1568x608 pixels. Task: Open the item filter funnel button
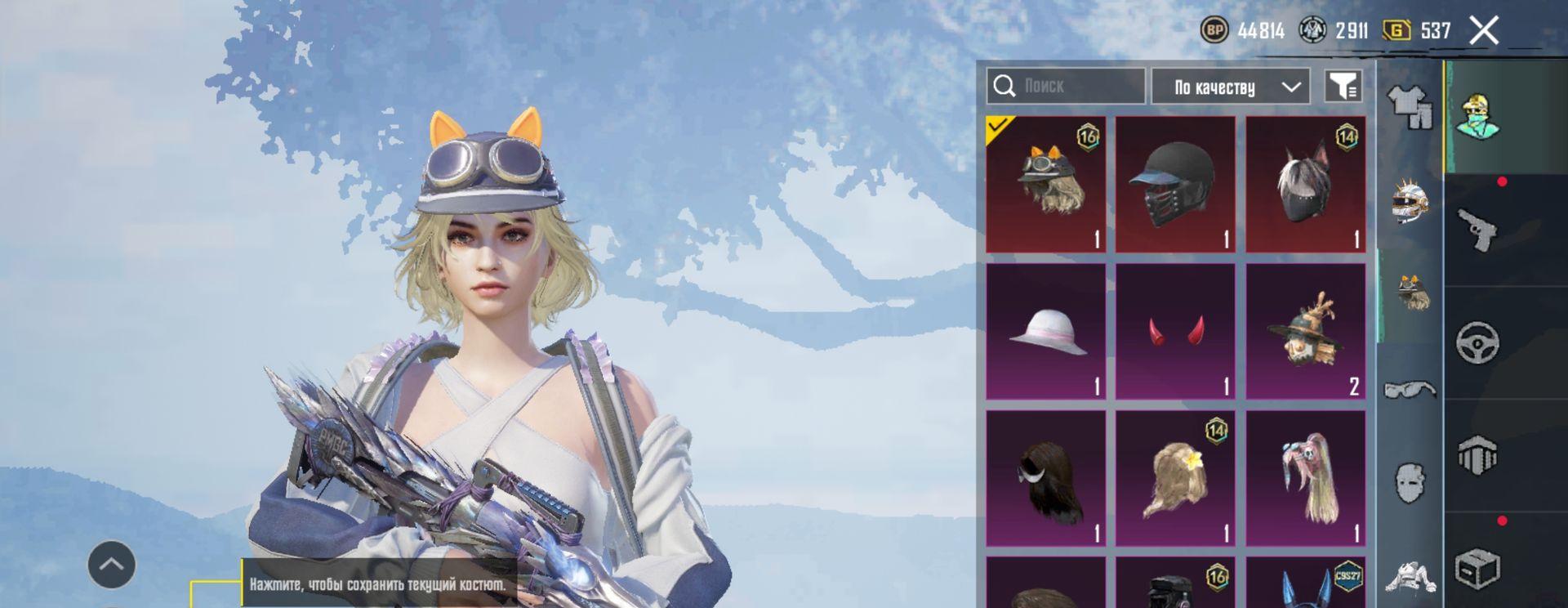click(x=1343, y=86)
